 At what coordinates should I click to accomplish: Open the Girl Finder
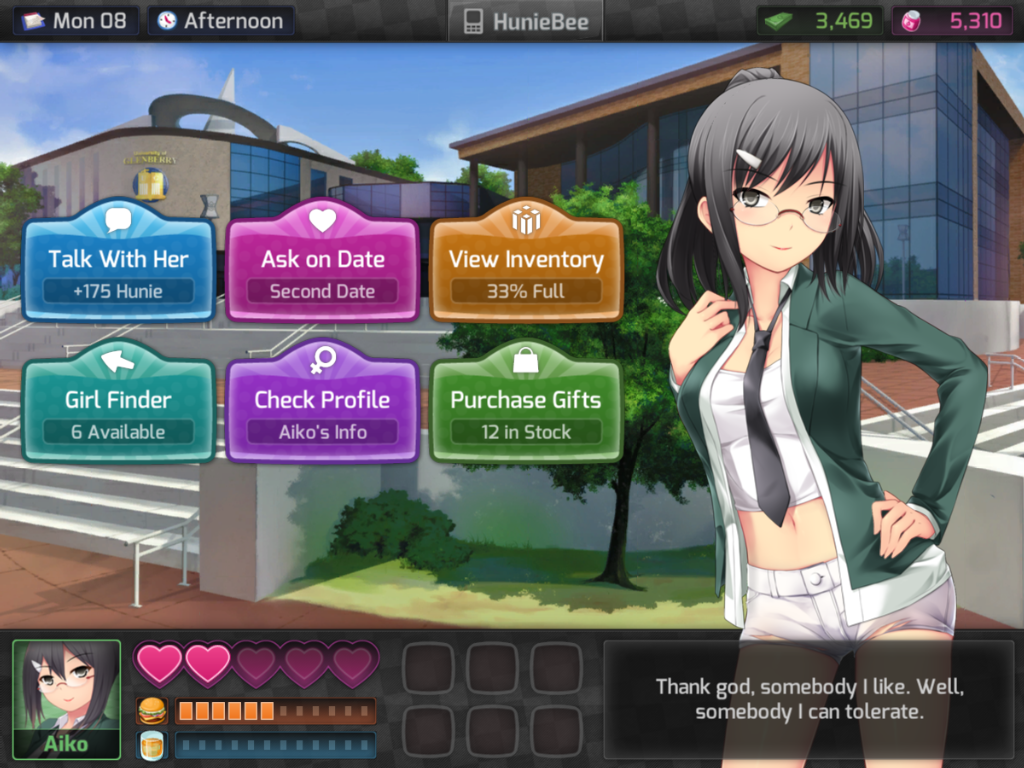(x=118, y=408)
